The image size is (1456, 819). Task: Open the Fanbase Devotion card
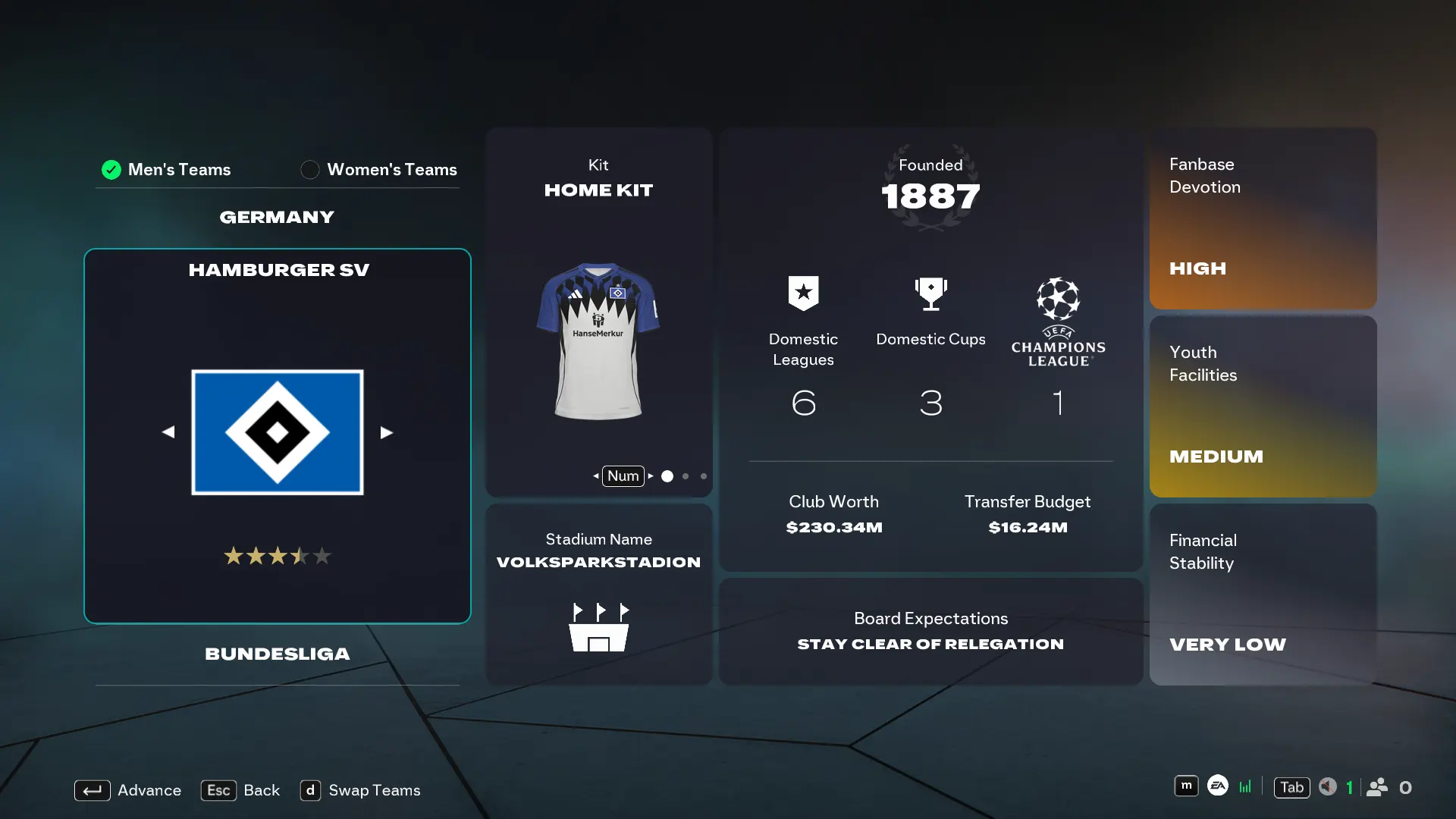tap(1263, 218)
